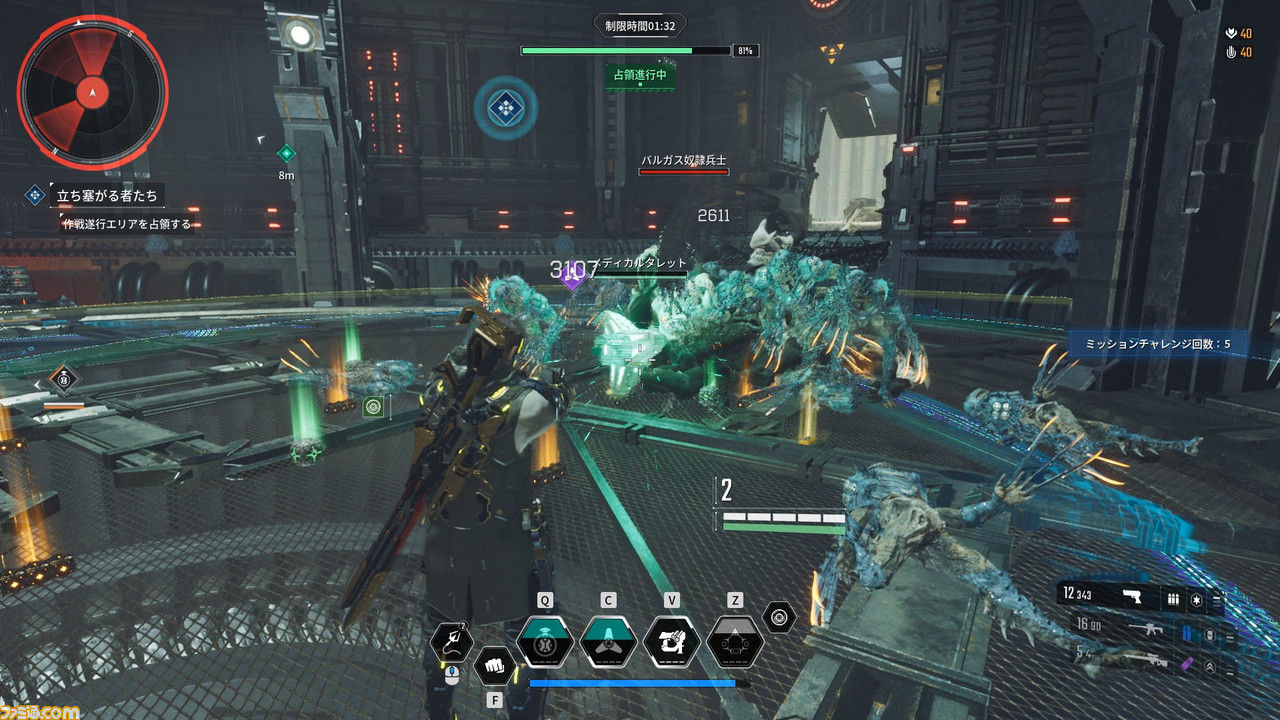The height and width of the screenshot is (720, 1280).
Task: Activate the Z ultimate skill icon
Action: 735,641
